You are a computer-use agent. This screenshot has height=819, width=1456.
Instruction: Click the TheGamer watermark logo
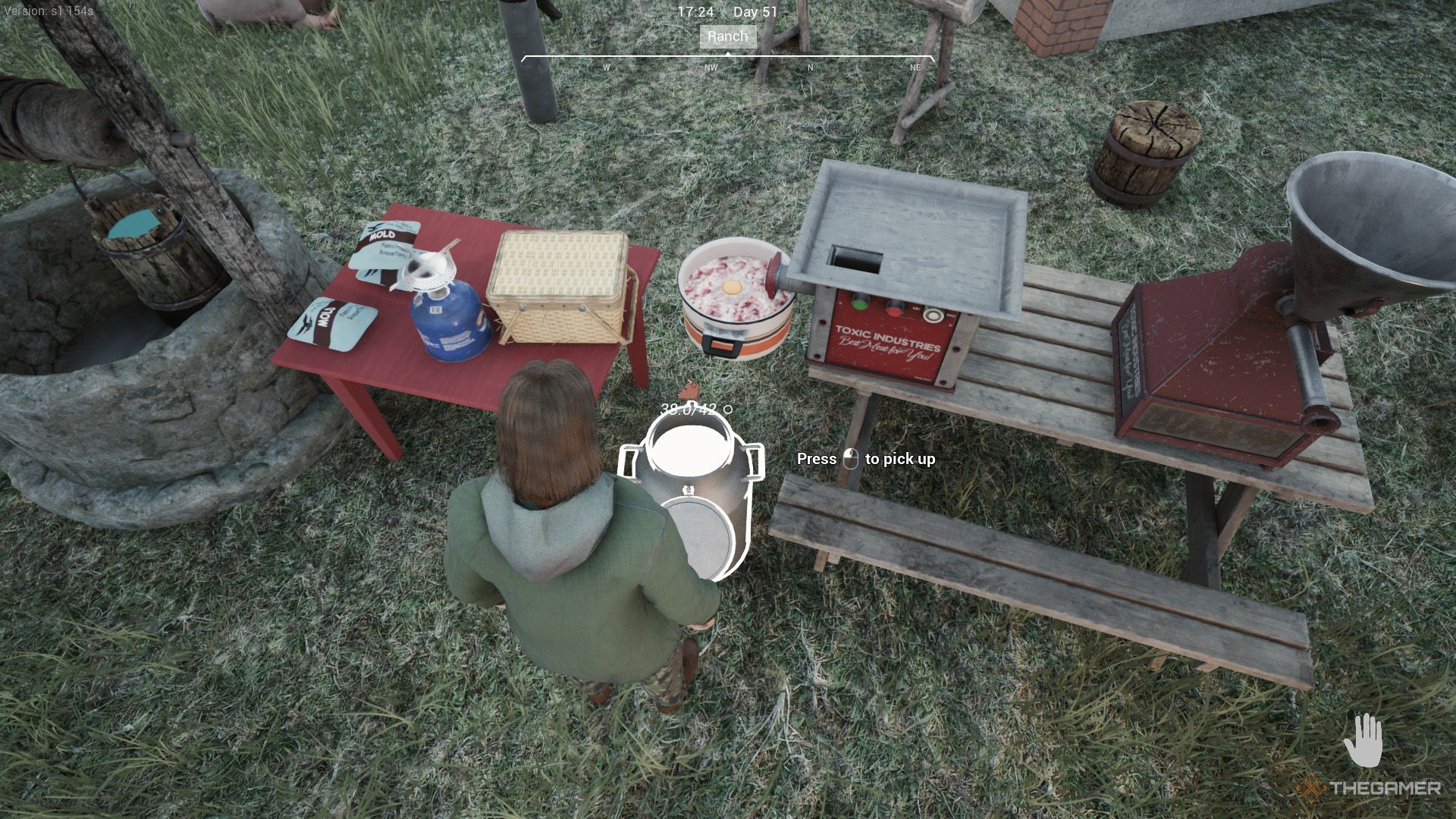[x=1368, y=789]
